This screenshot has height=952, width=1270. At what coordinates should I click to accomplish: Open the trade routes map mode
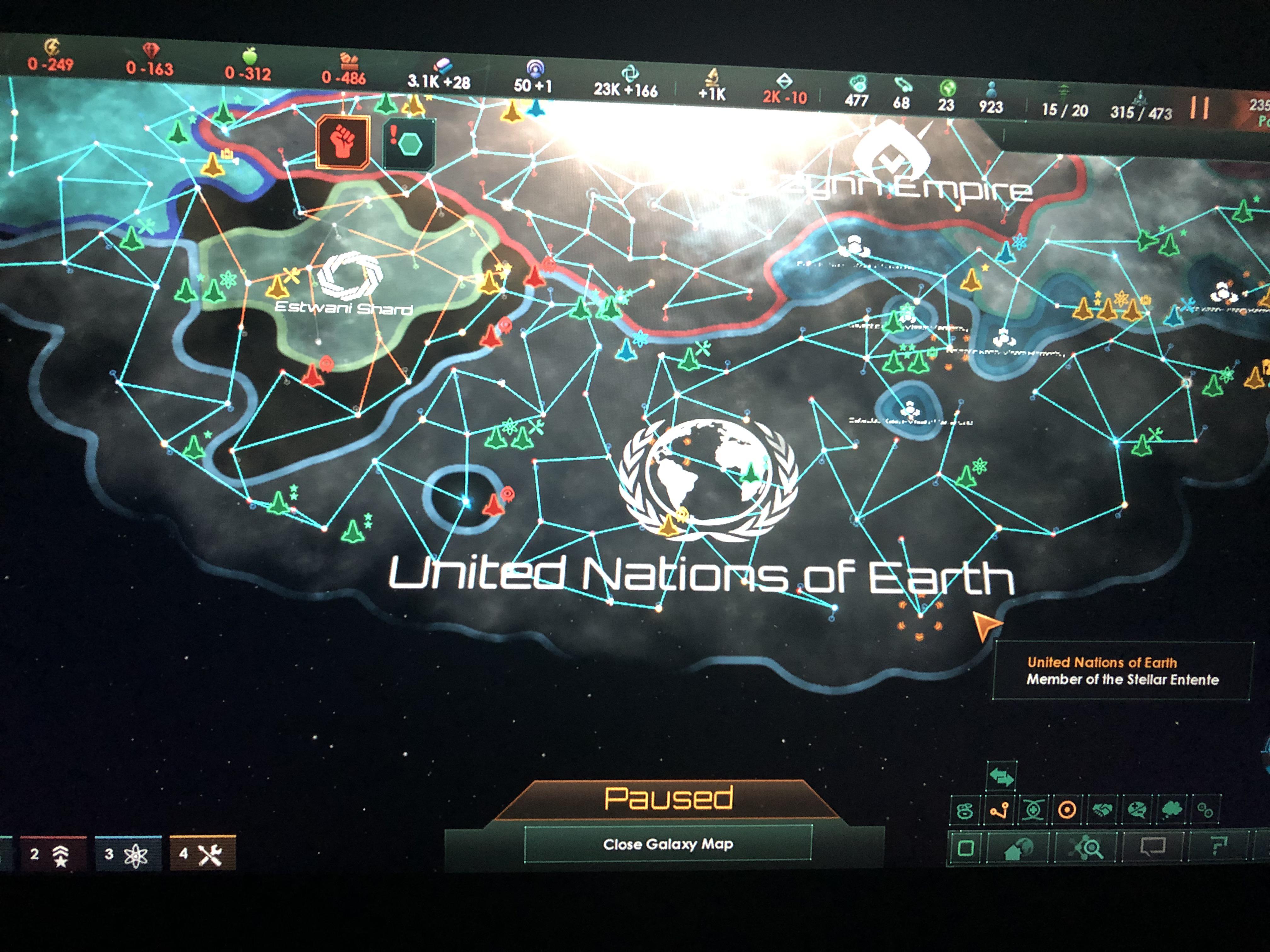click(999, 810)
